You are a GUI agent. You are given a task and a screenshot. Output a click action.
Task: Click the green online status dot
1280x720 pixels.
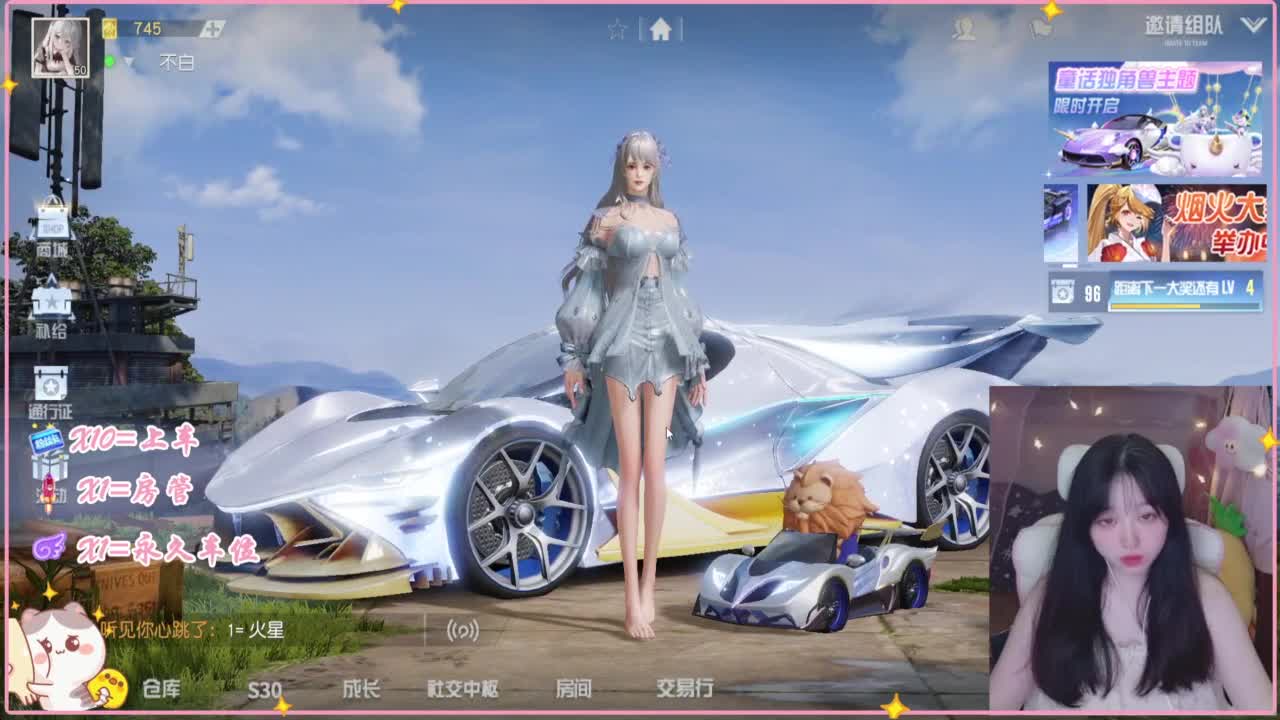(109, 60)
